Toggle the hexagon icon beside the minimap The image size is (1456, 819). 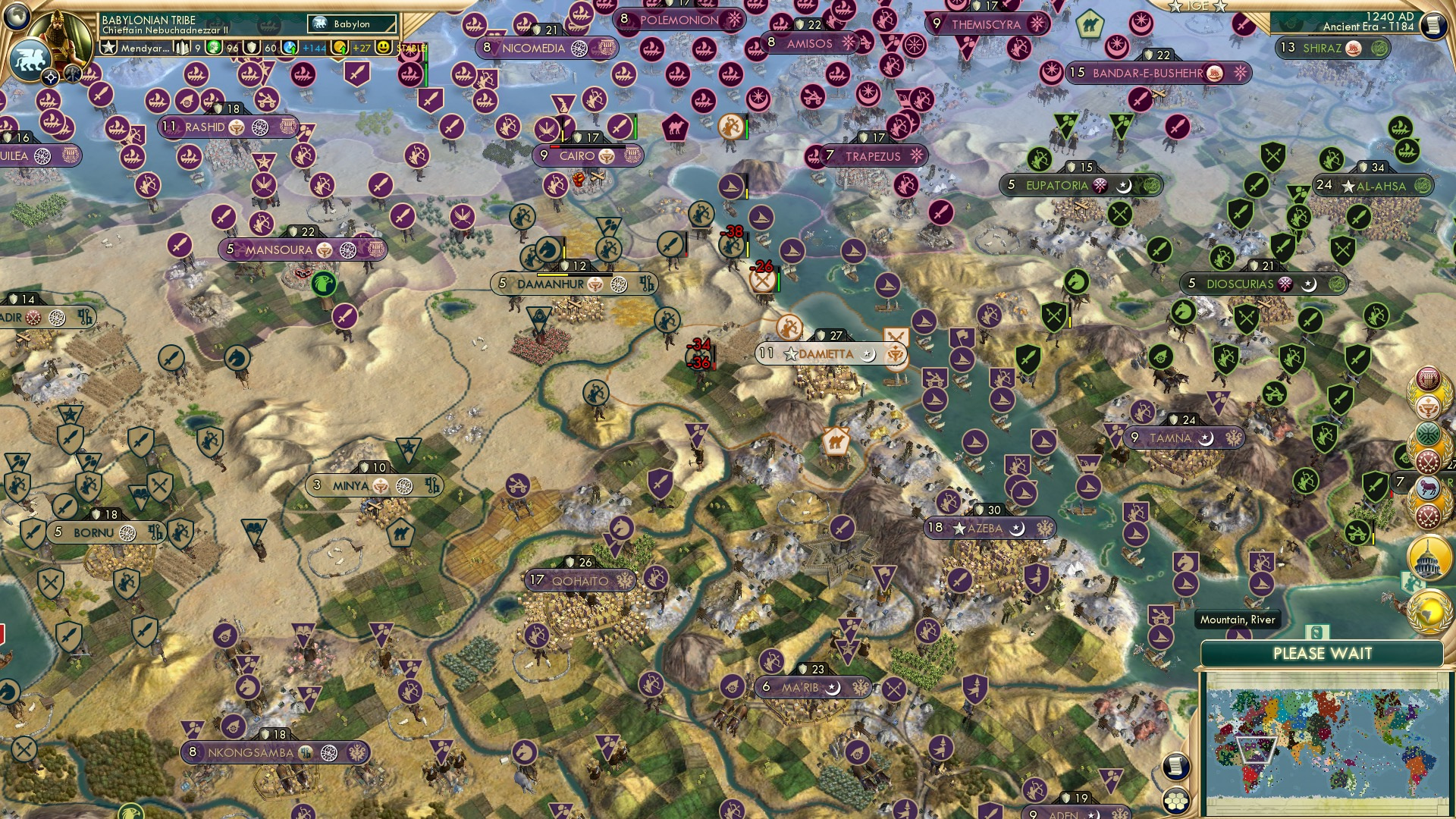tap(1177, 801)
